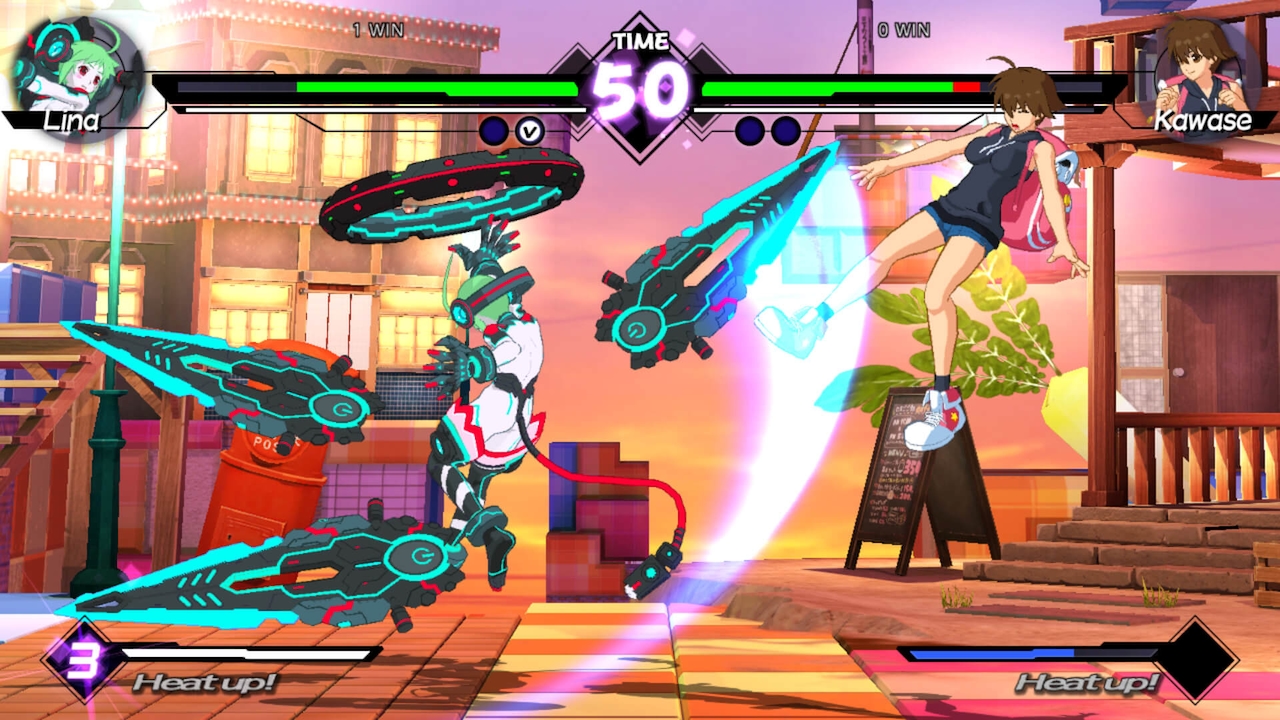Select the purple diamond showing the number 3
The image size is (1280, 720).
pyautogui.click(x=85, y=660)
